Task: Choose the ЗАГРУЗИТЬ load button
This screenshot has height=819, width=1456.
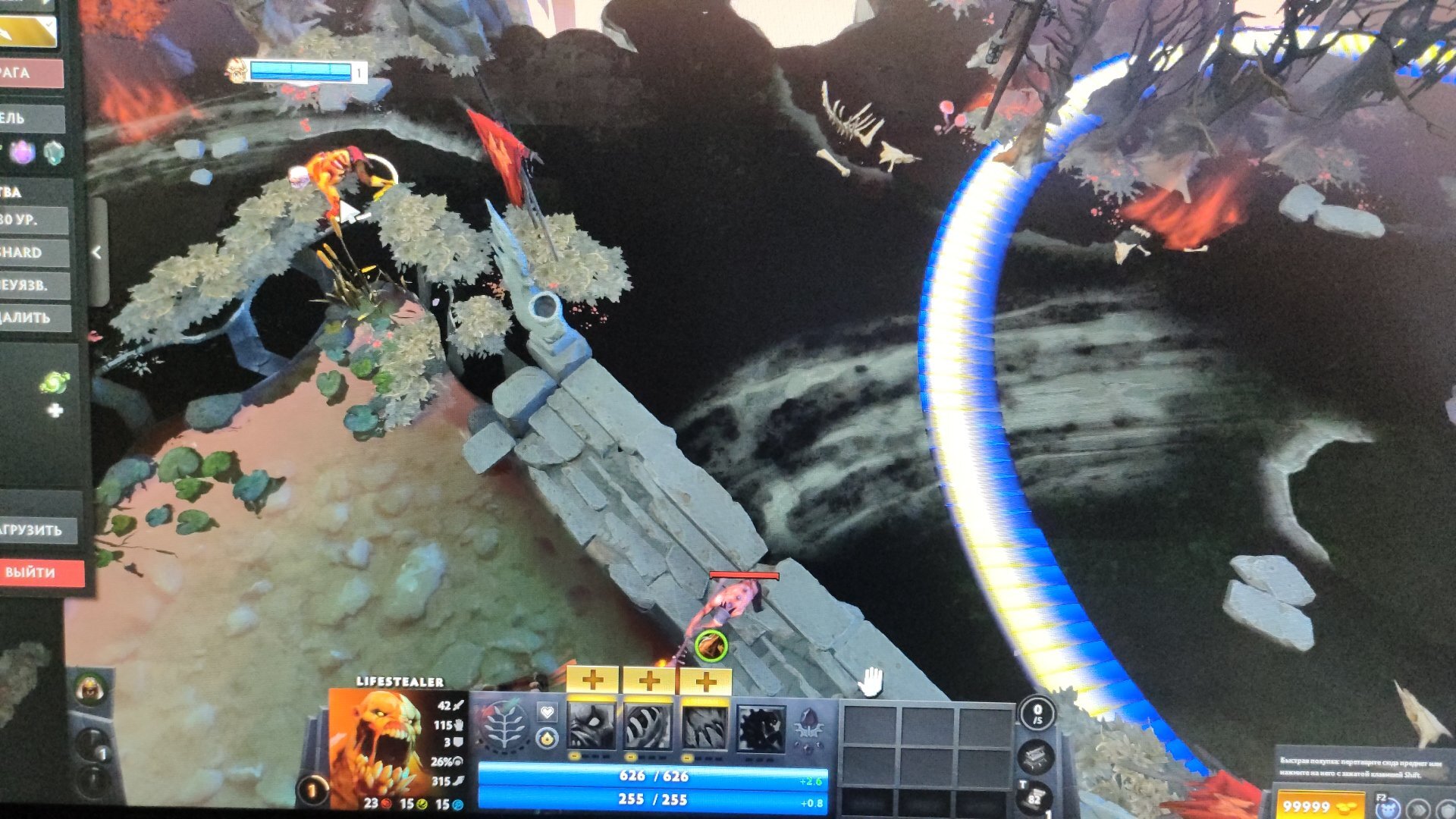Action: point(38,530)
